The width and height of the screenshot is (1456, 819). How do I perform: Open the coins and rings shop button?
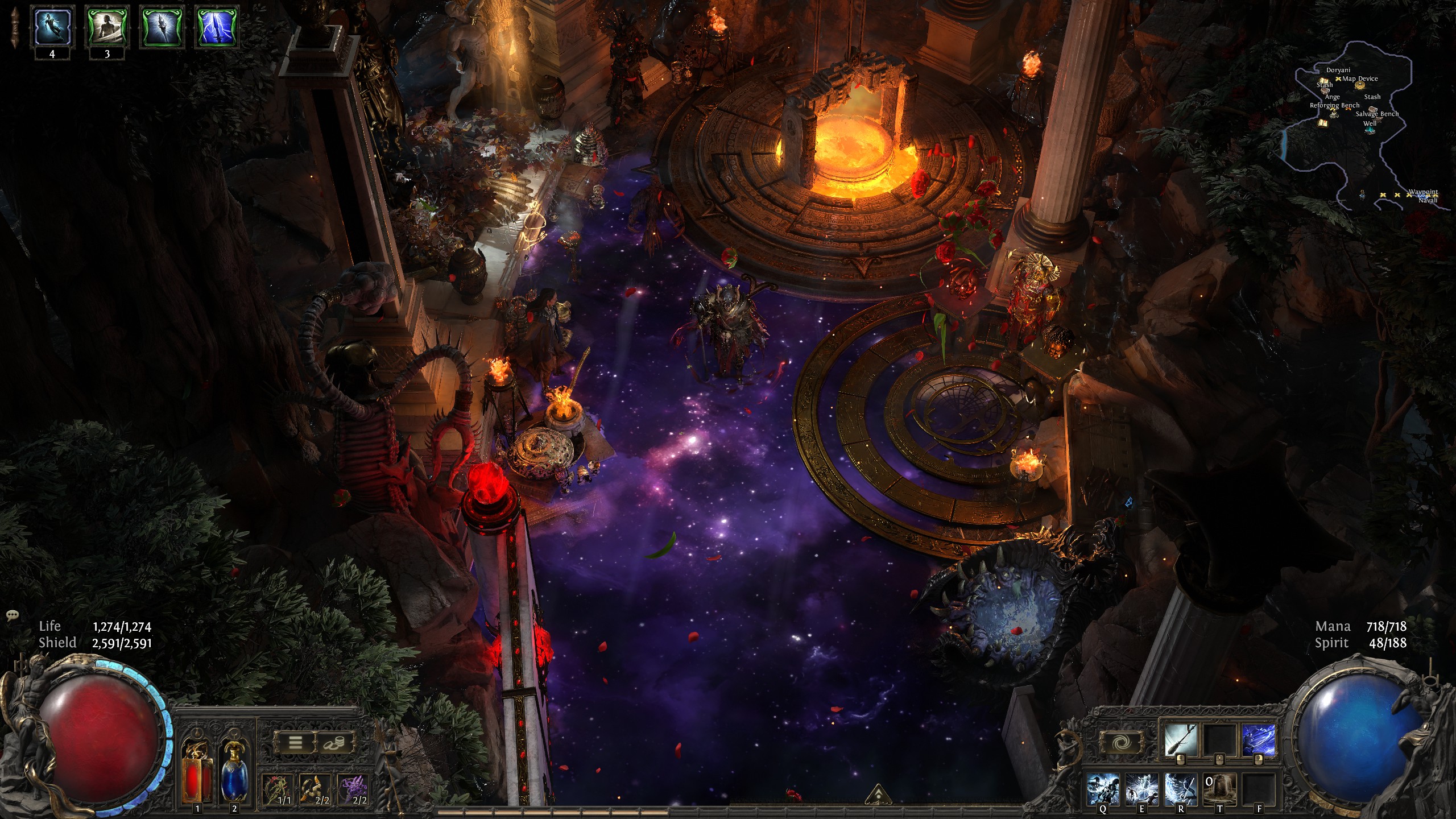(x=334, y=742)
